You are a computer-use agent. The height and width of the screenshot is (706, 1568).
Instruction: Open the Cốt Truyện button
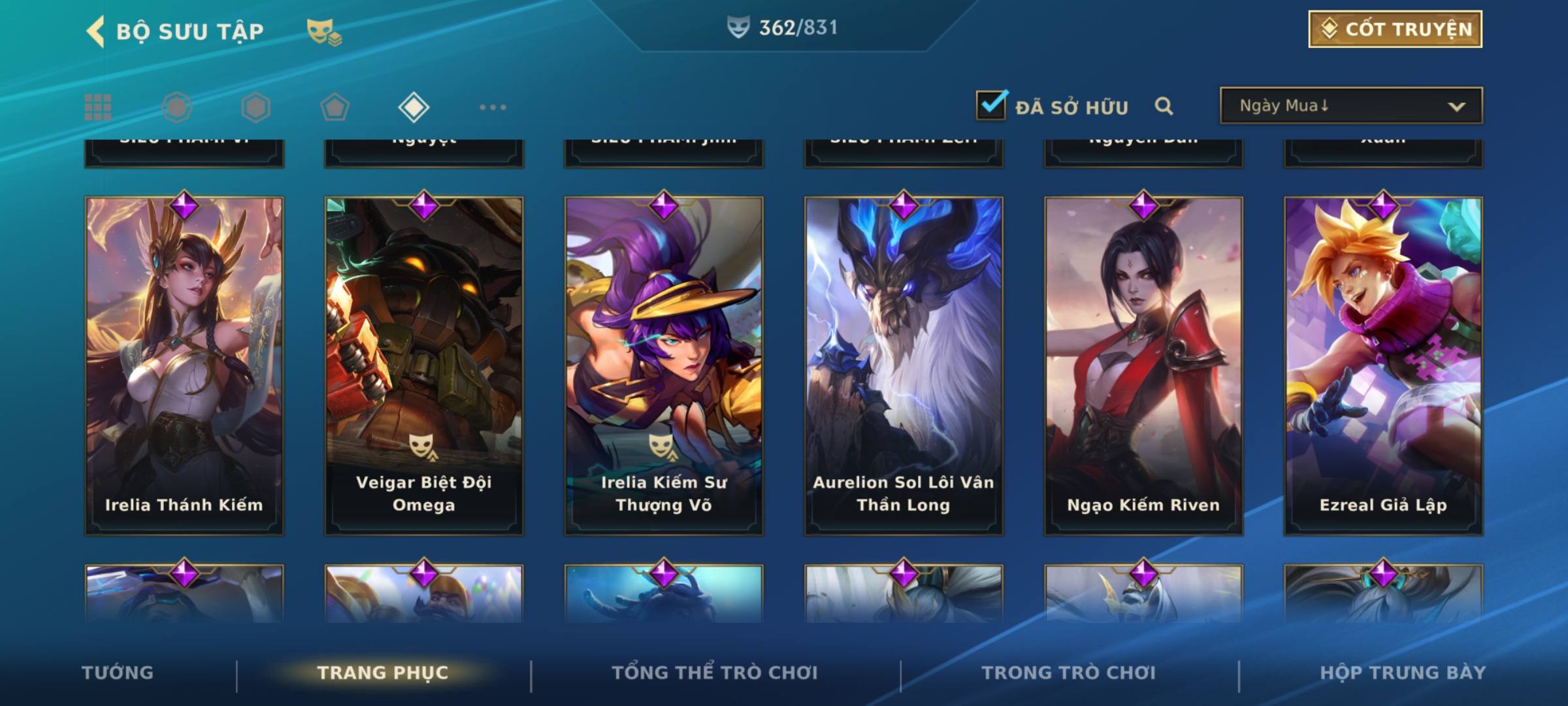pyautogui.click(x=1395, y=29)
